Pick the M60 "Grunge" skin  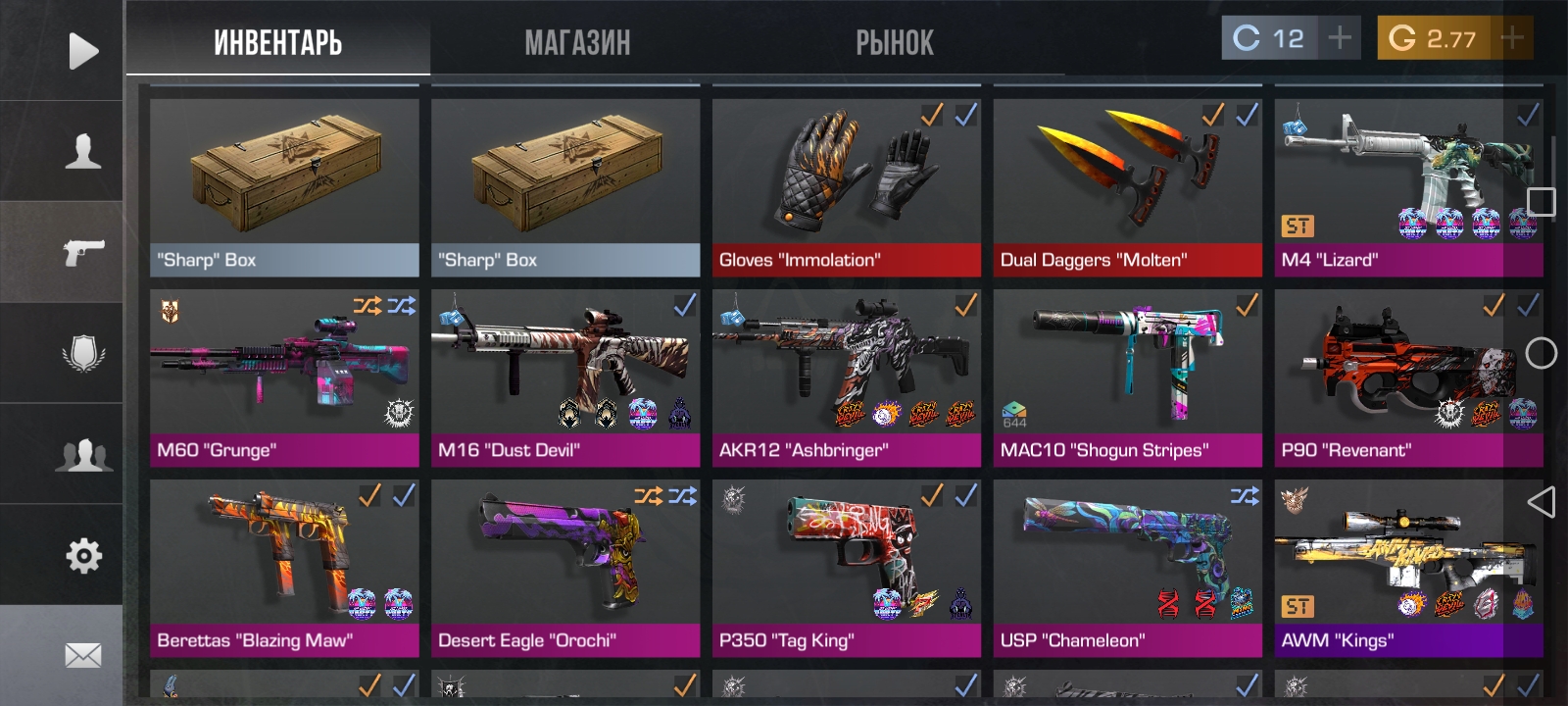click(x=284, y=378)
